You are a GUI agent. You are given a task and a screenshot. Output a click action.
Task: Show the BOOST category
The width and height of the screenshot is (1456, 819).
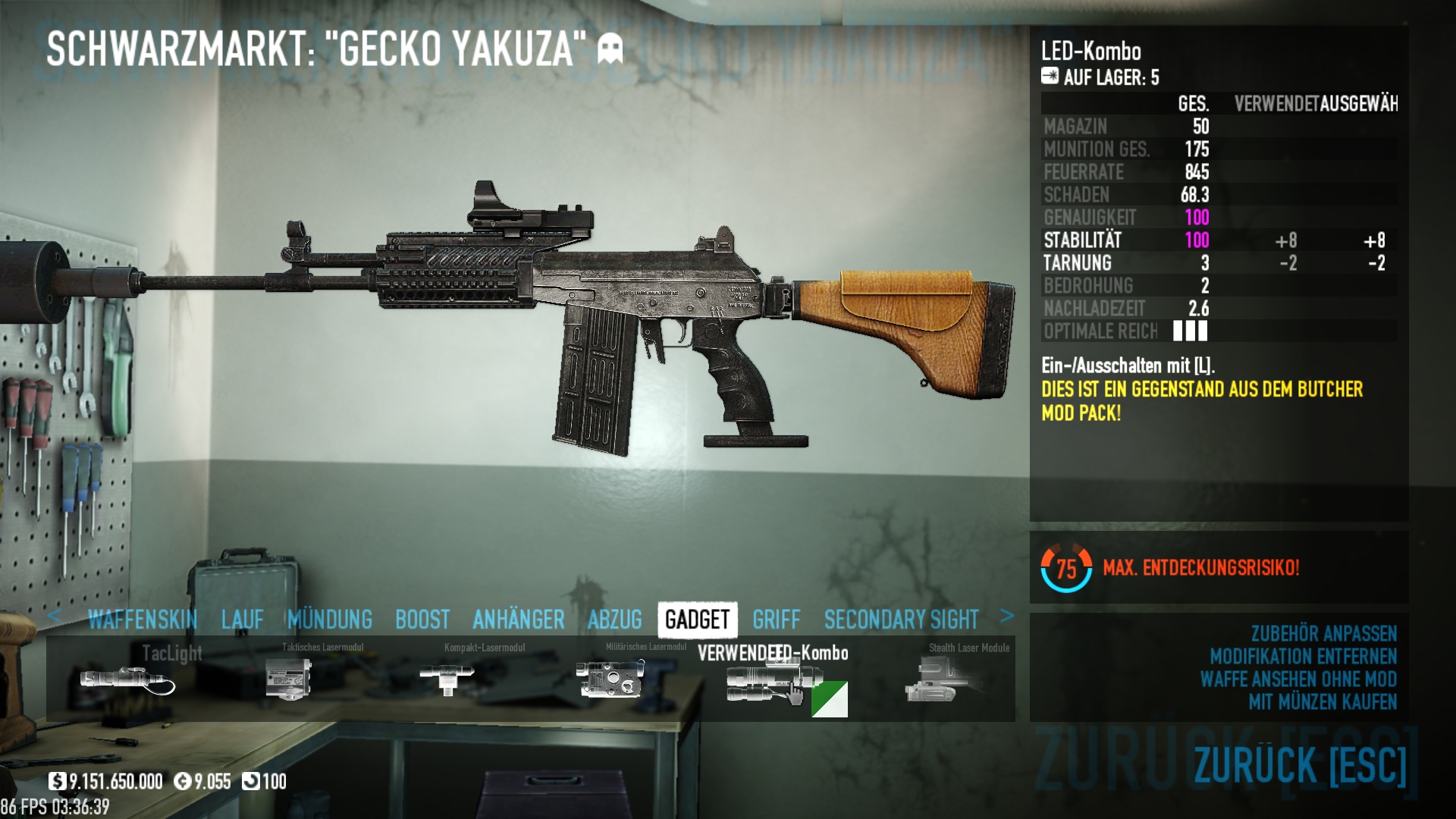coord(422,620)
